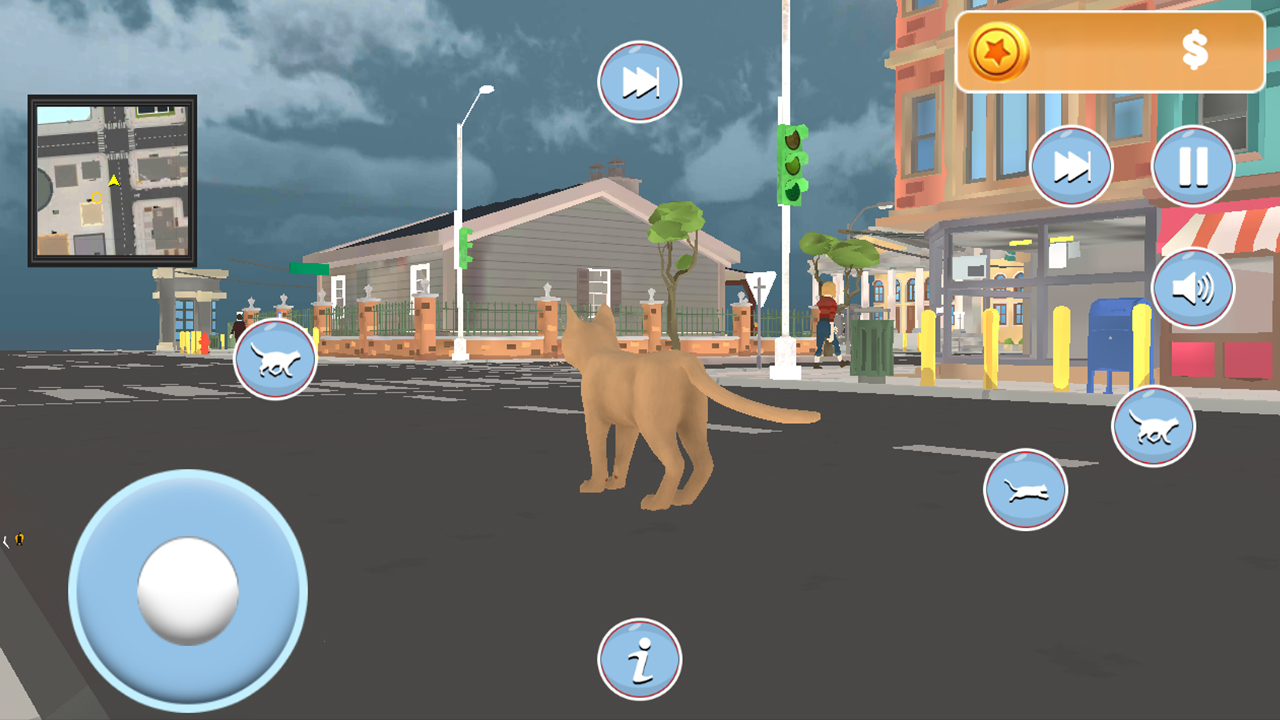Toggle the cat's running mode
The height and width of the screenshot is (720, 1280).
click(x=1153, y=425)
